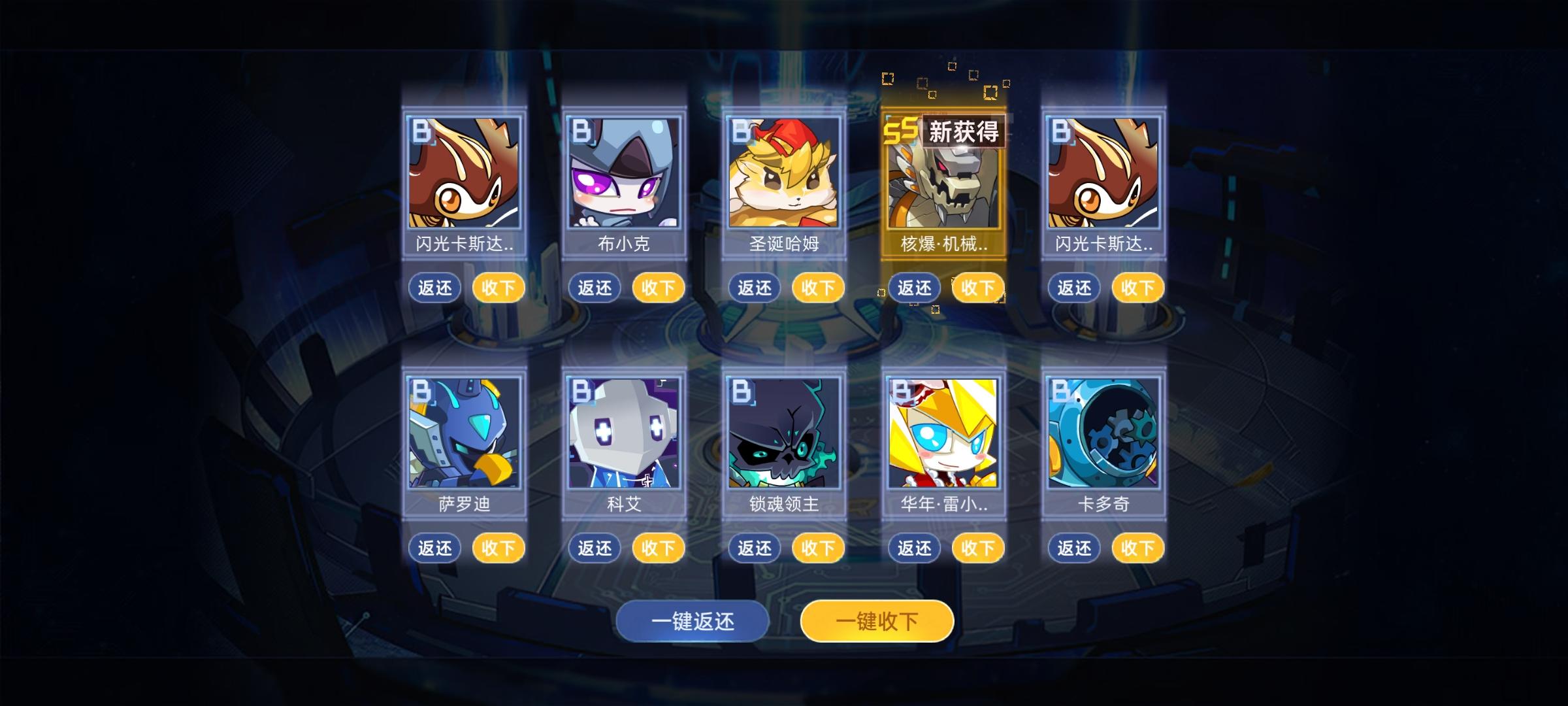The width and height of the screenshot is (1568, 706).
Task: Click 收下 under 锁魂领主
Action: click(x=817, y=548)
